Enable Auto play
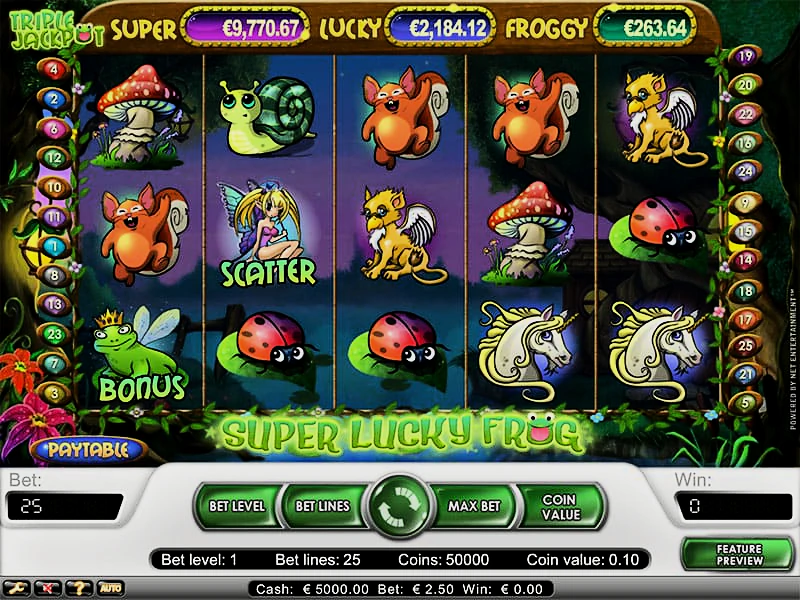 click(x=110, y=588)
